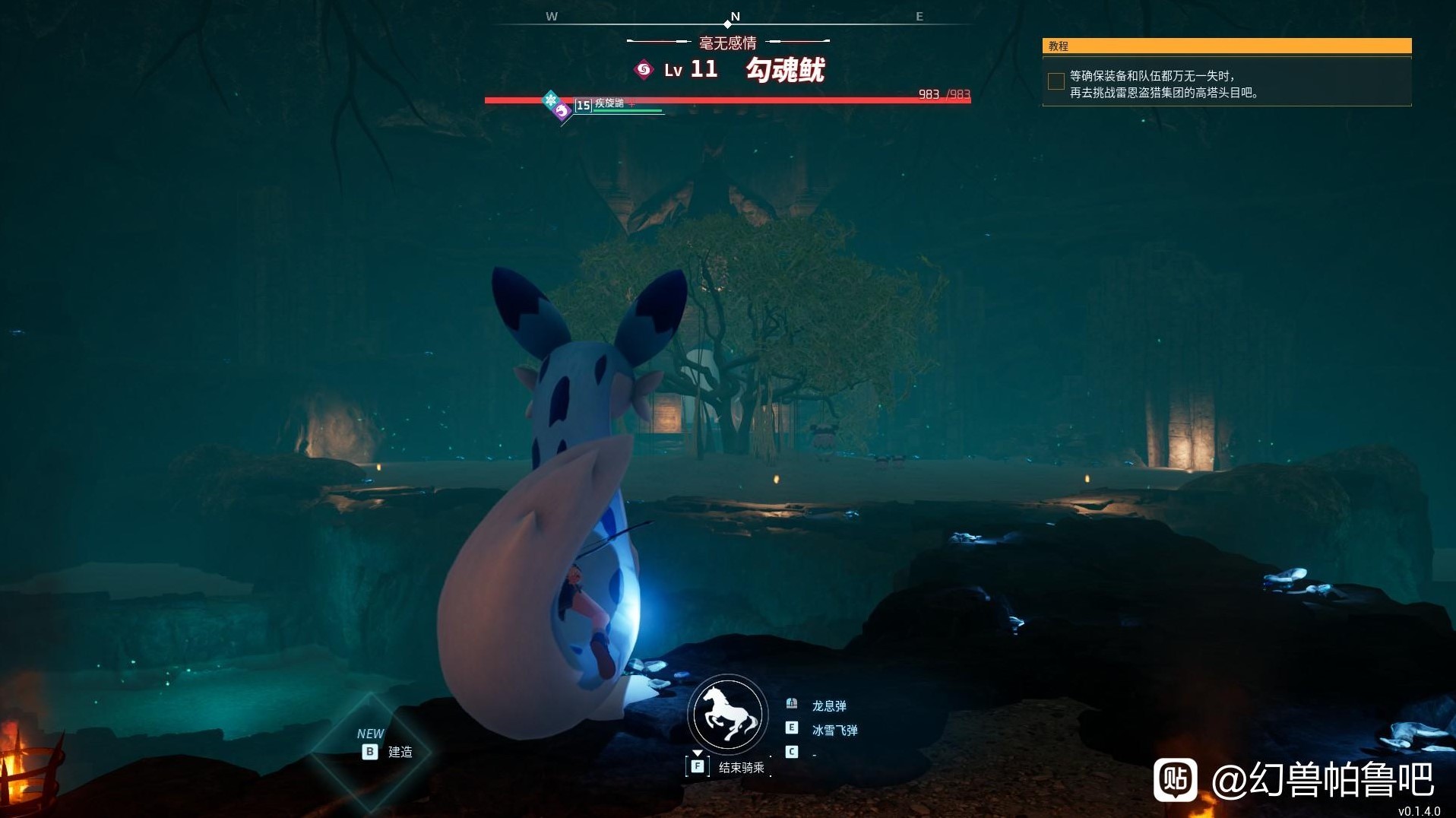
Task: Tick the tutorial objective checkbox
Action: (x=1056, y=81)
